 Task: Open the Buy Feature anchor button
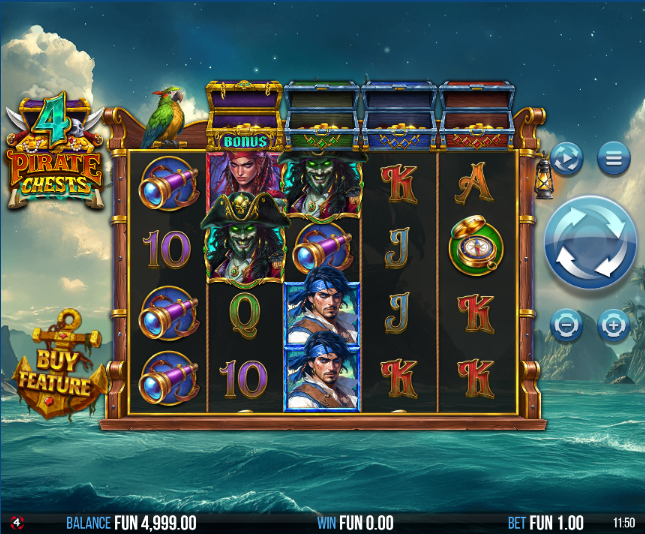pyautogui.click(x=60, y=369)
